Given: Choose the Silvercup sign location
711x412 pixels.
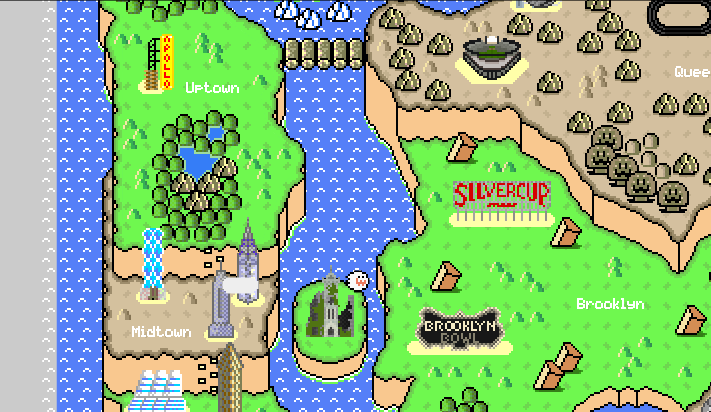Looking at the screenshot, I should (501, 200).
